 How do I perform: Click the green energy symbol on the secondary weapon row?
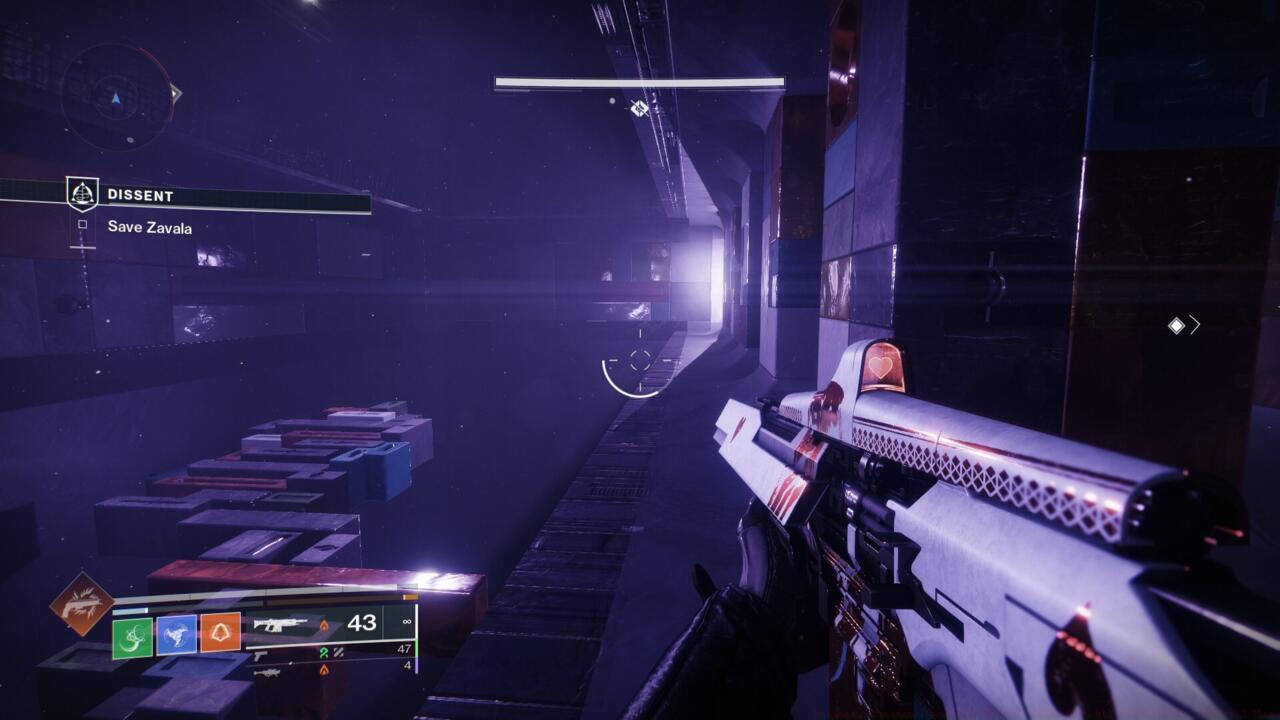323,652
